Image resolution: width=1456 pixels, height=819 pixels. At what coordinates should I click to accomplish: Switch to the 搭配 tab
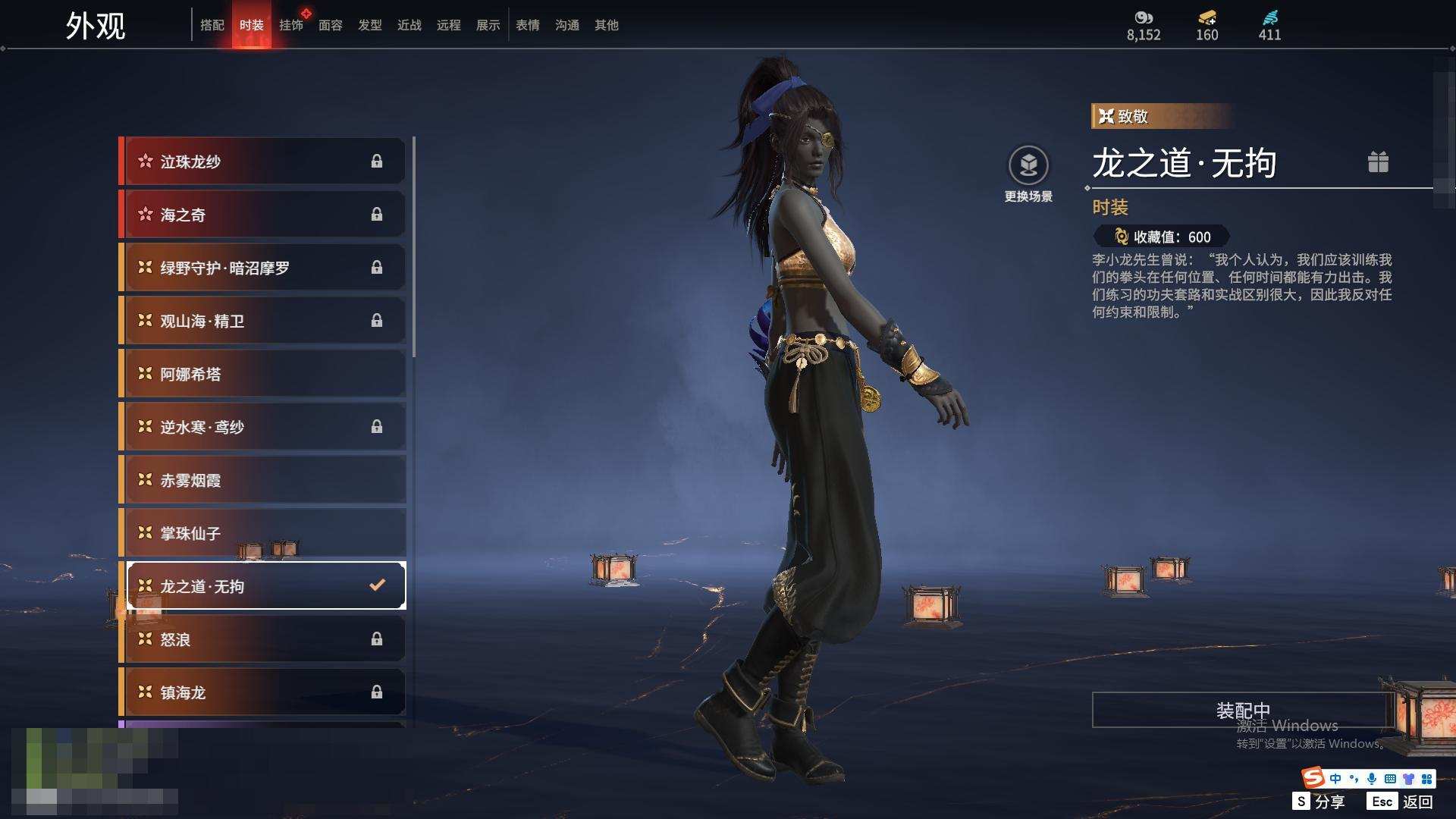[212, 25]
